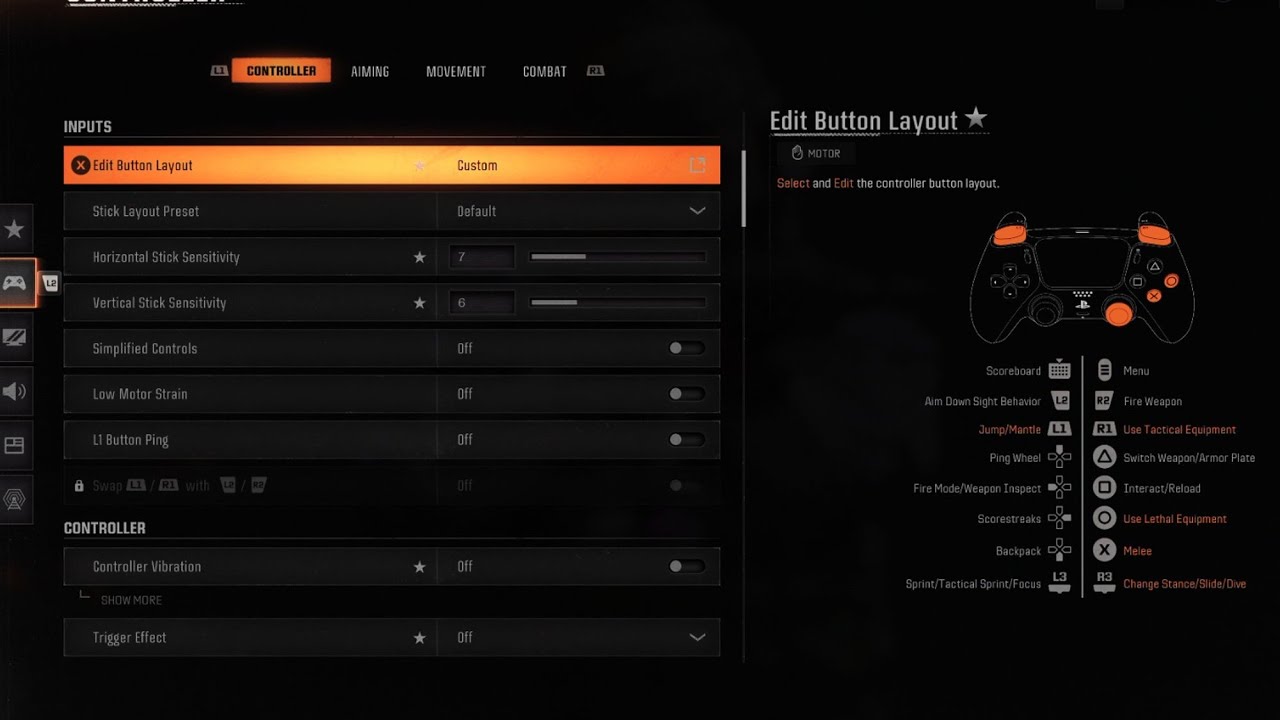1280x720 pixels.
Task: Toggle Controller Vibration on
Action: pos(686,567)
